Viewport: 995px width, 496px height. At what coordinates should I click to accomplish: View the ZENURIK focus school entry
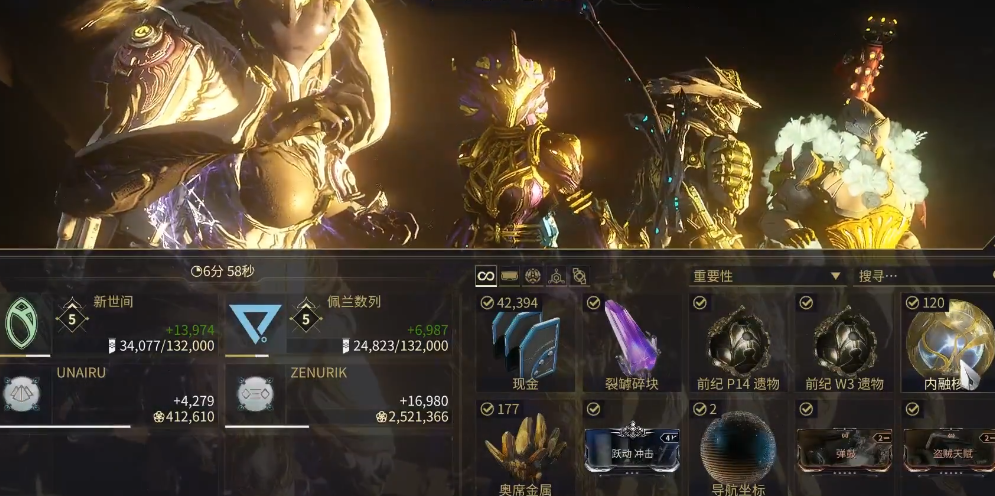[x=337, y=394]
